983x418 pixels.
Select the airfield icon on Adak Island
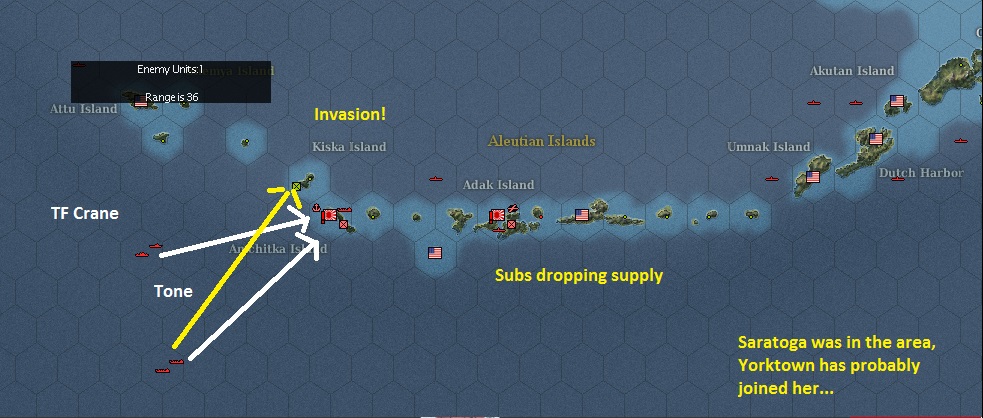513,209
